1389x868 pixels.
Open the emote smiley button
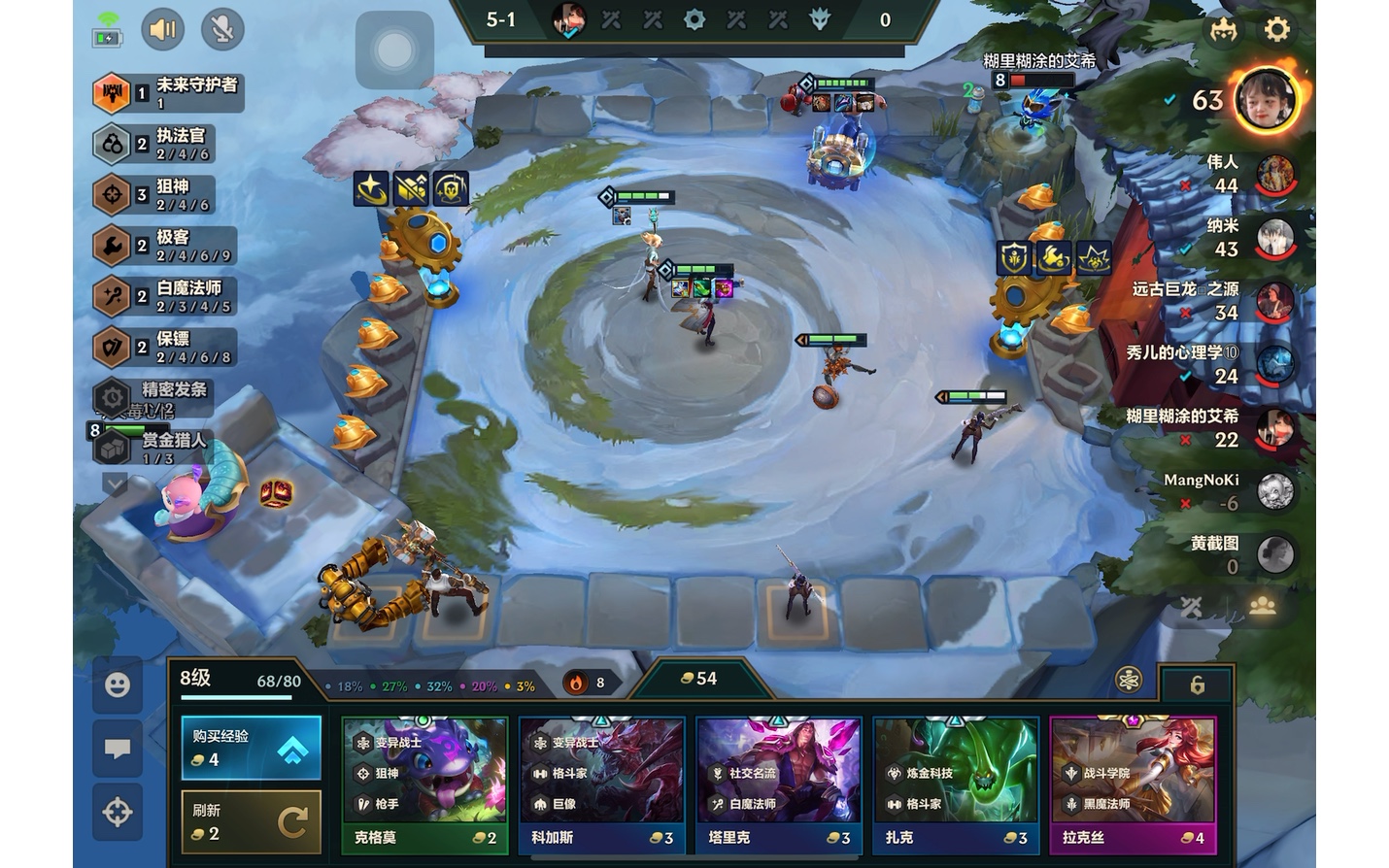[118, 685]
